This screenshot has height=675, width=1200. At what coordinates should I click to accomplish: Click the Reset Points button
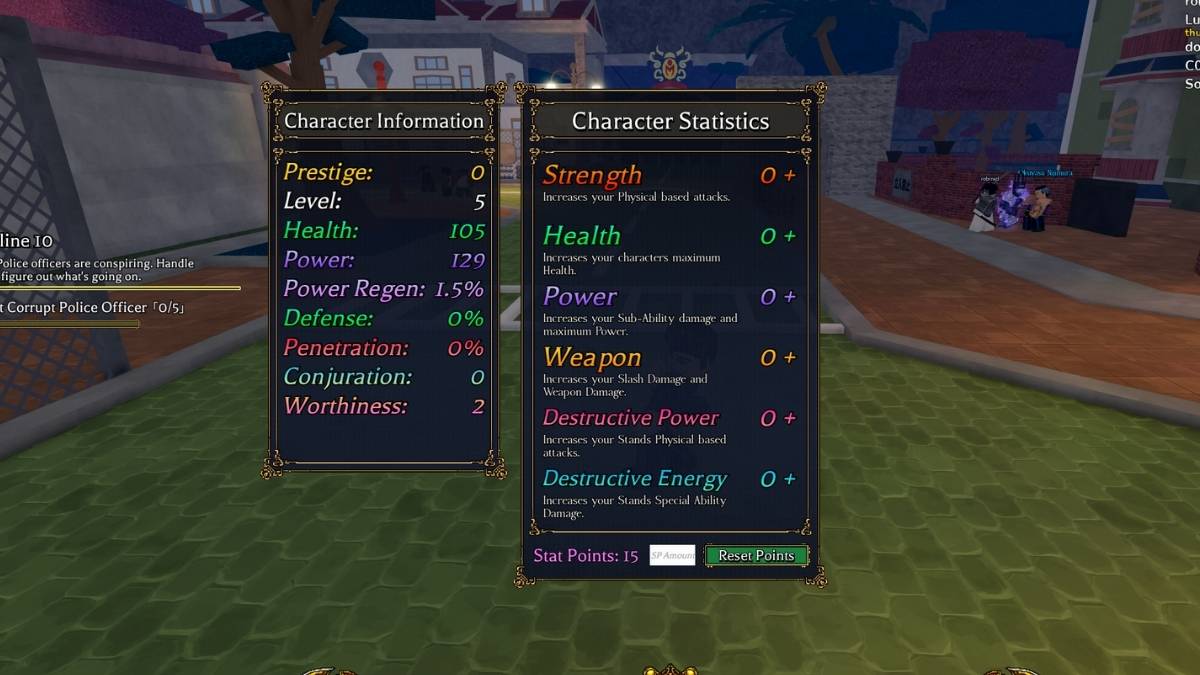[x=756, y=555]
